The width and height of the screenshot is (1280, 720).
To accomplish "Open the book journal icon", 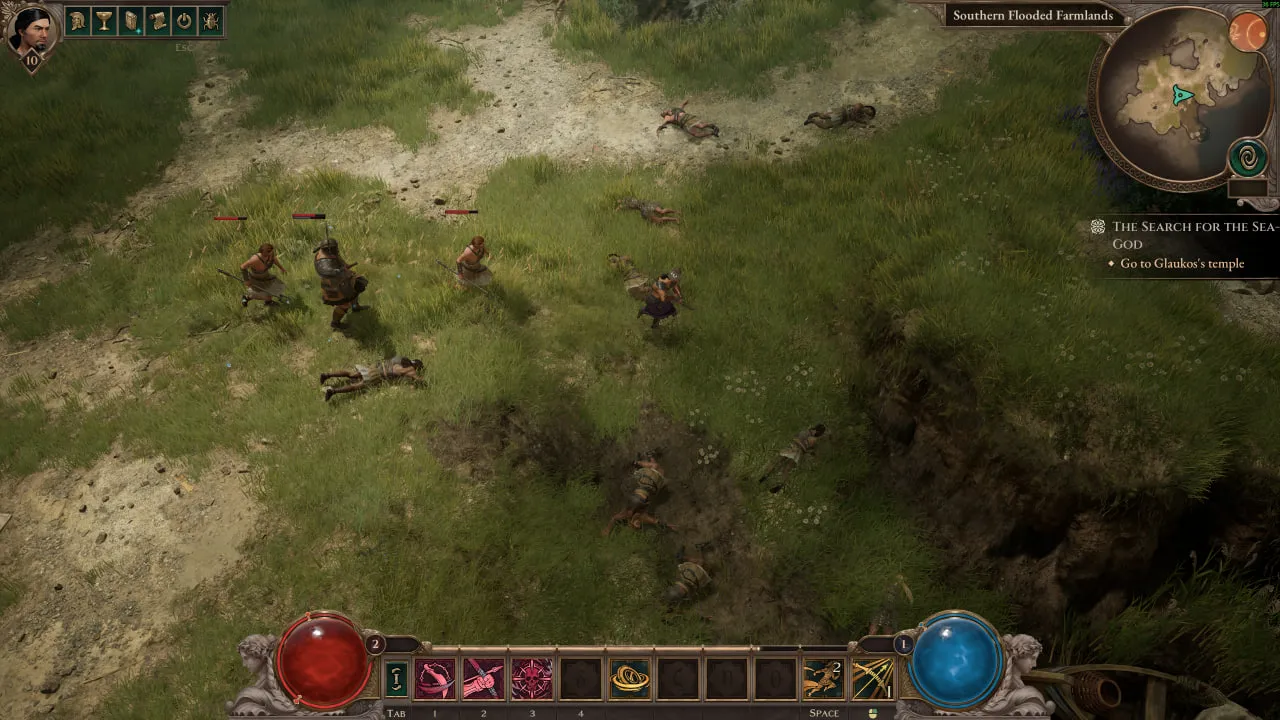I will point(131,21).
